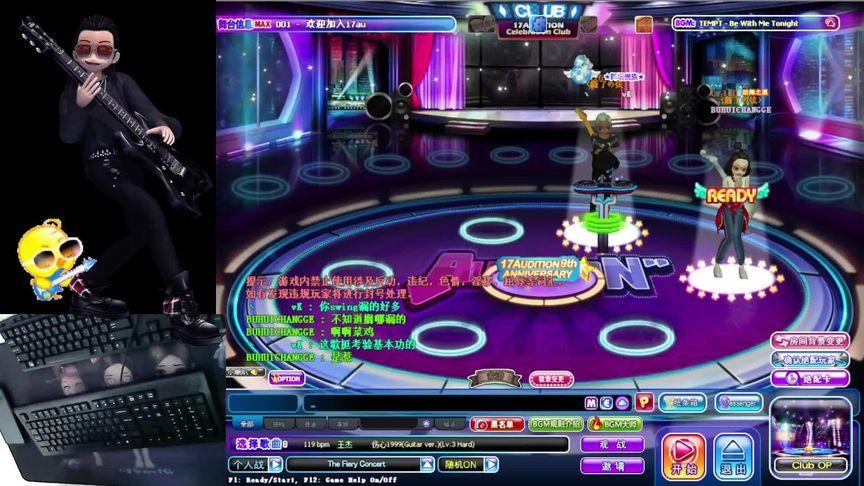Leave the room via the 退出 button
Viewport: 864px width, 486px height.
(734, 456)
